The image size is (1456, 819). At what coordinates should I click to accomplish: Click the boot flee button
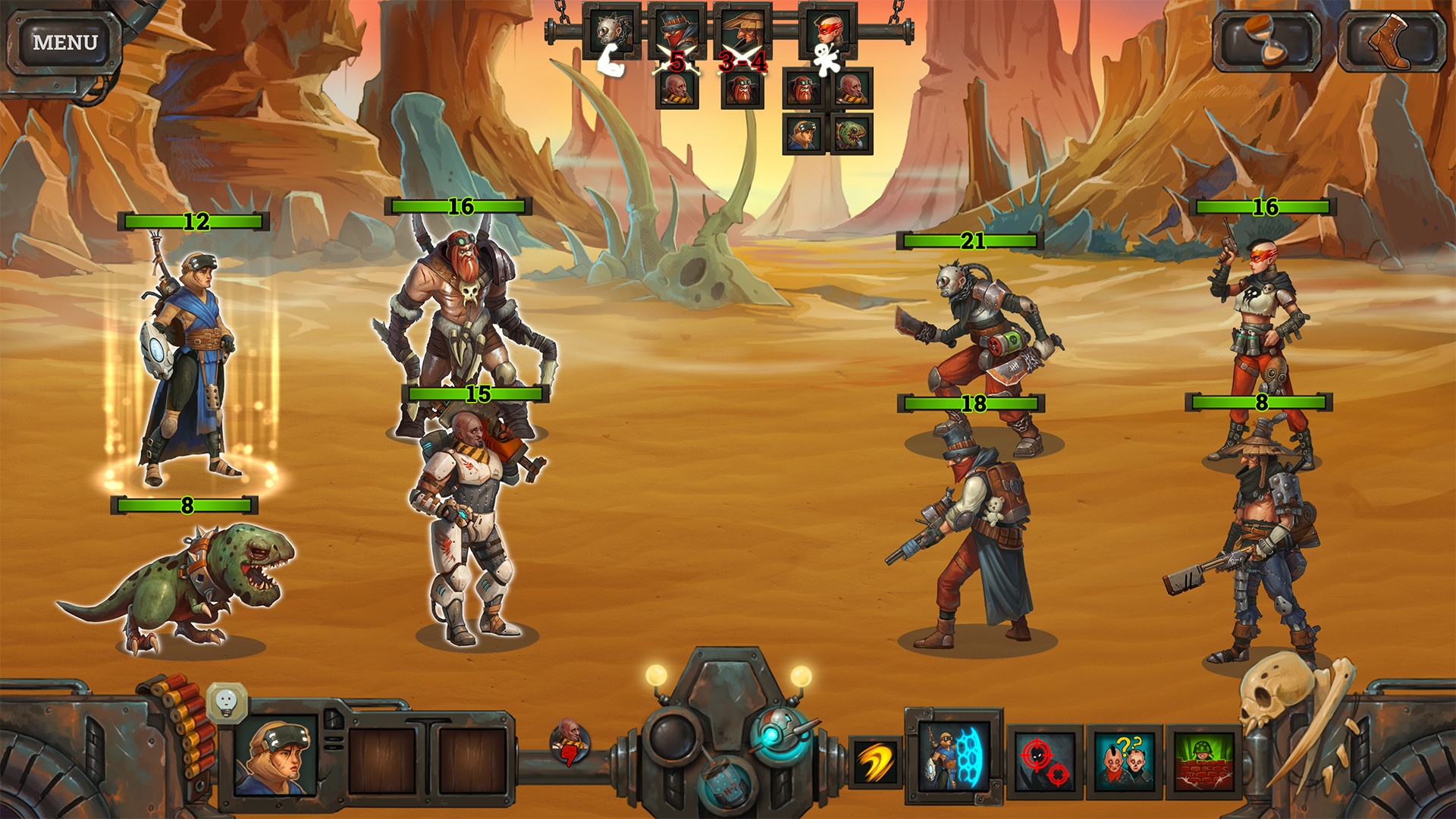[1391, 41]
